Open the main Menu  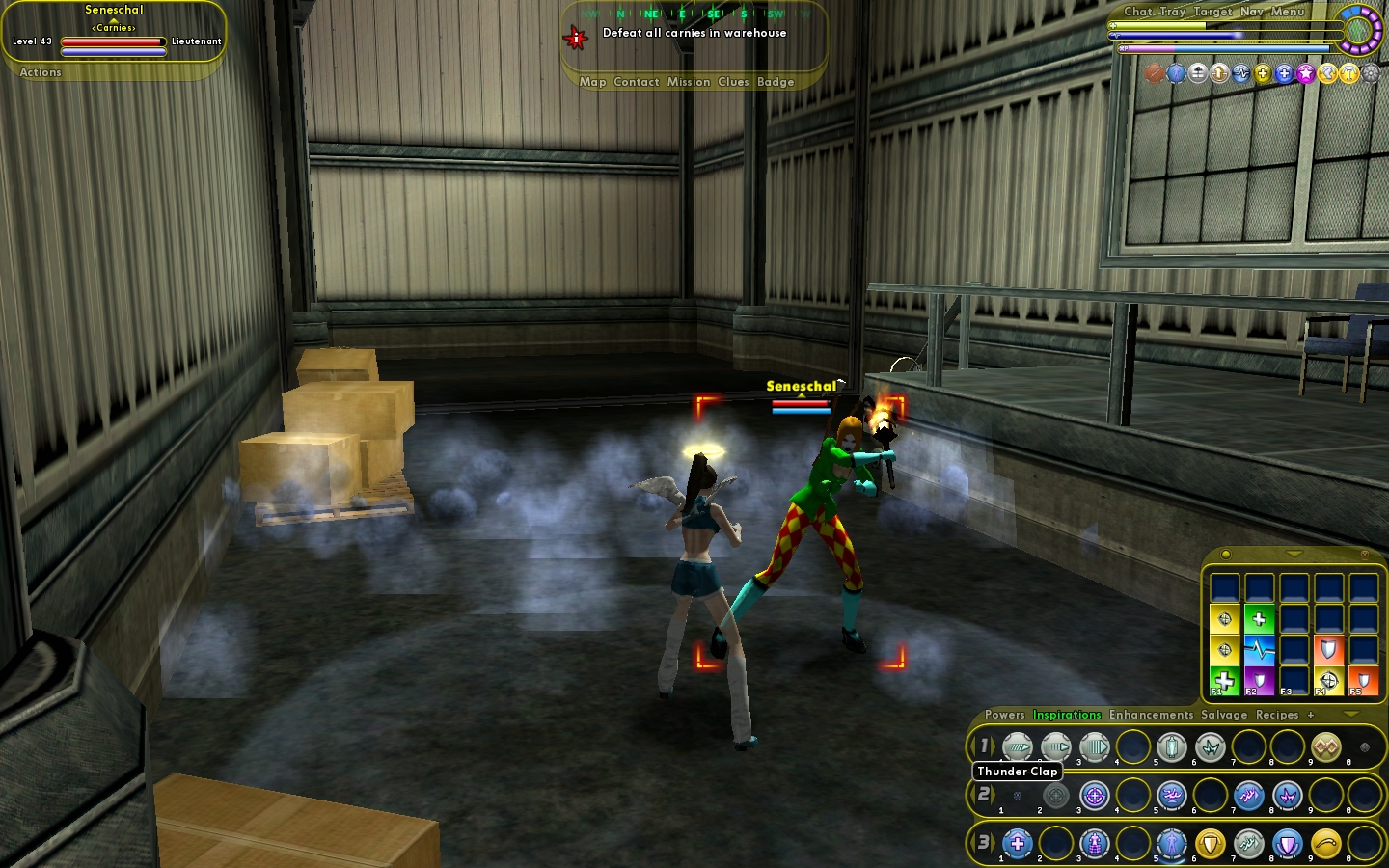[x=1288, y=12]
